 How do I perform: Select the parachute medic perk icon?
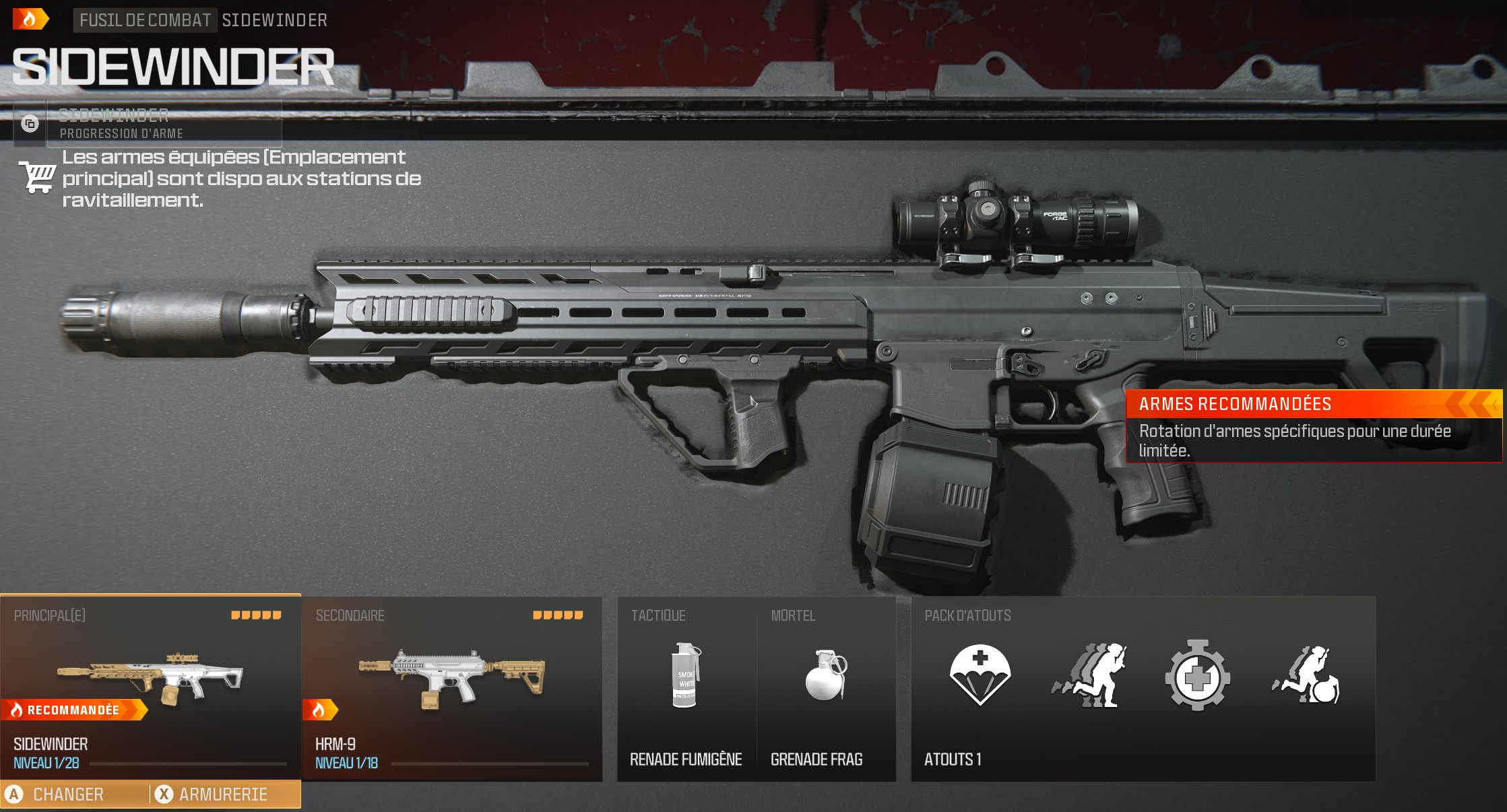[x=980, y=675]
